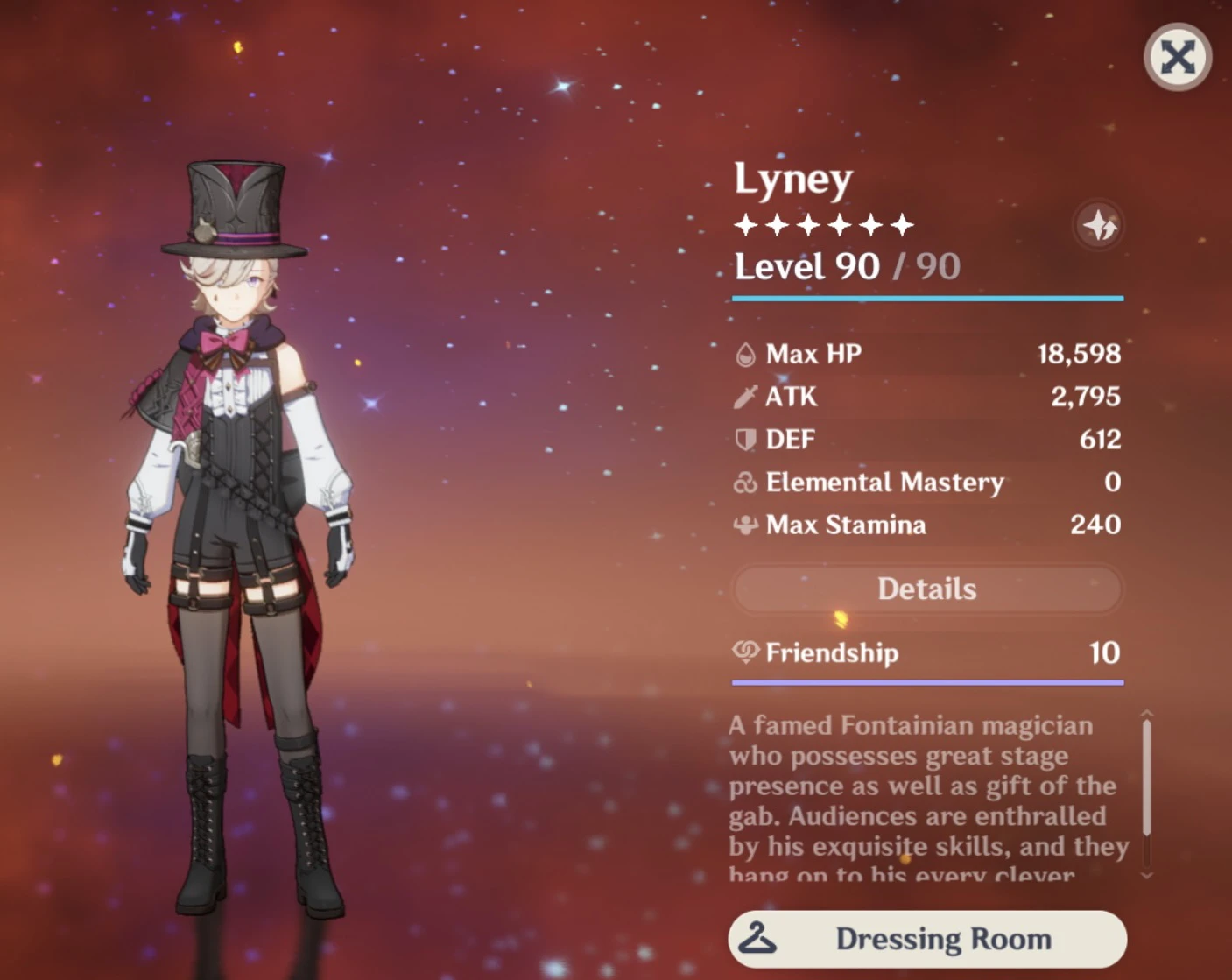Close the character stats screen
The height and width of the screenshot is (980, 1232).
click(1178, 58)
